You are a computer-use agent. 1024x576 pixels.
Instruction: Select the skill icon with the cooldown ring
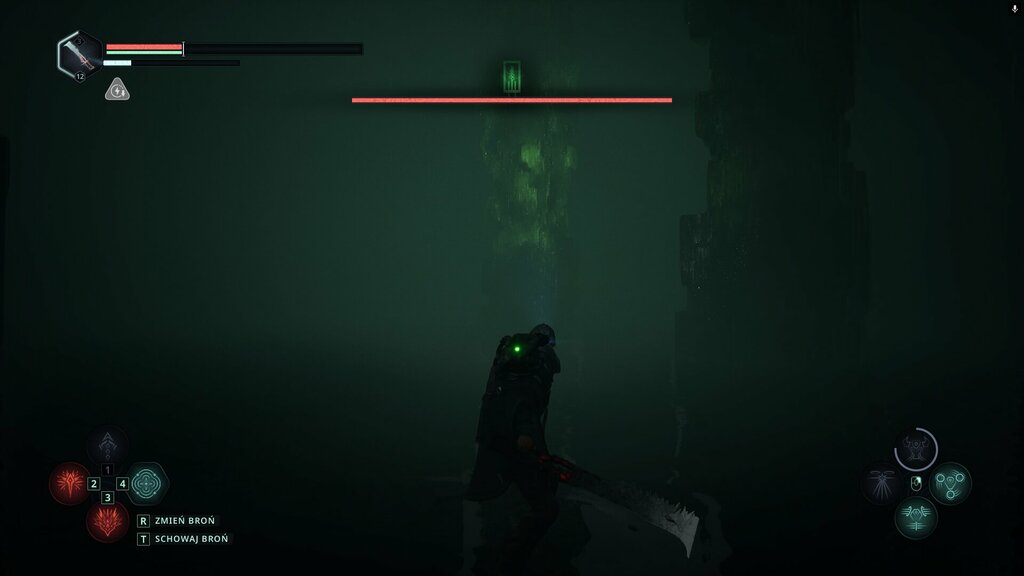(915, 449)
